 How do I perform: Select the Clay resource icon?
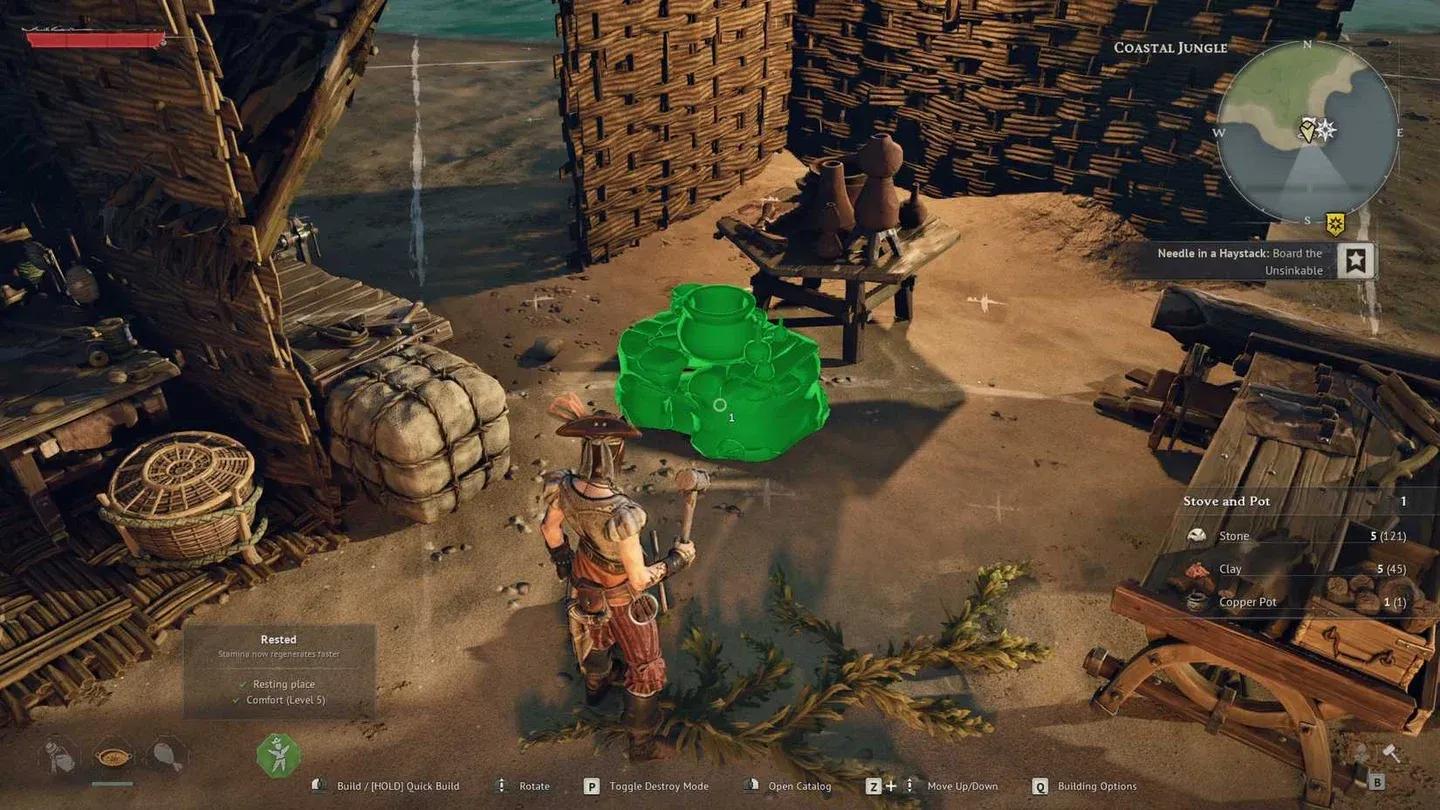[1196, 568]
